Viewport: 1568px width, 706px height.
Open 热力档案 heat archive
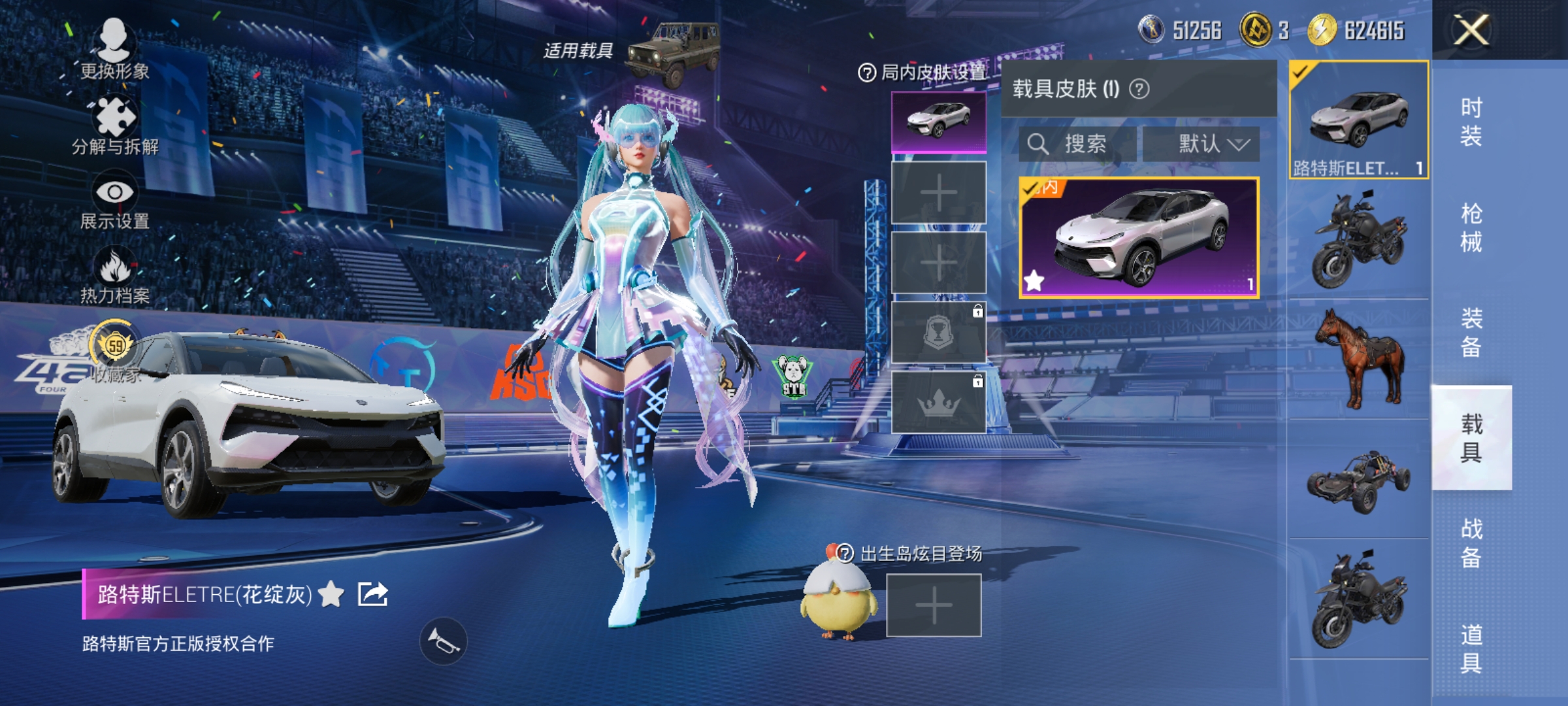(115, 276)
